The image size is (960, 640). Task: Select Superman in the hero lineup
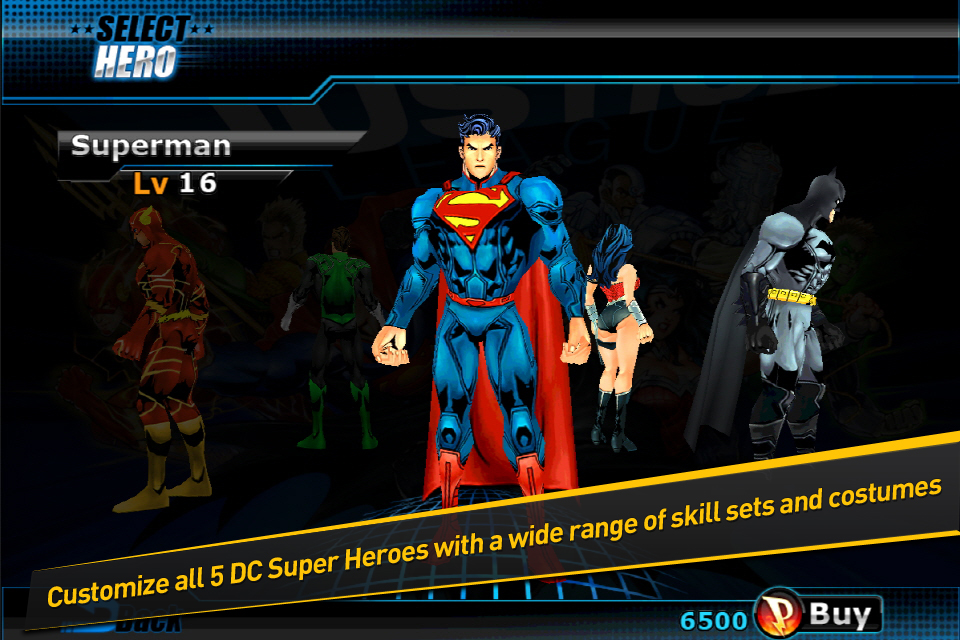tap(480, 300)
